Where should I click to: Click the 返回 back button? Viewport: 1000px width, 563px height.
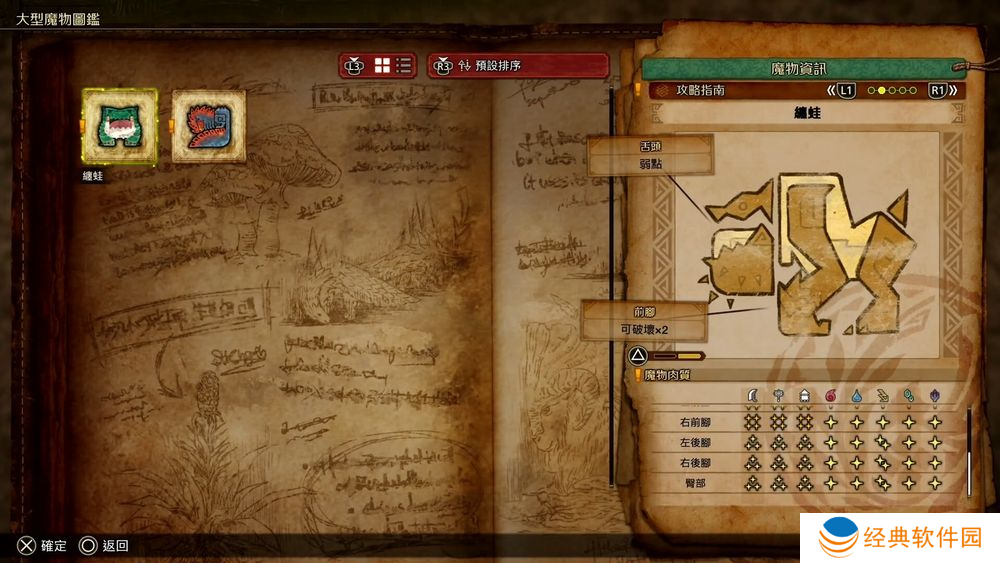tap(104, 546)
